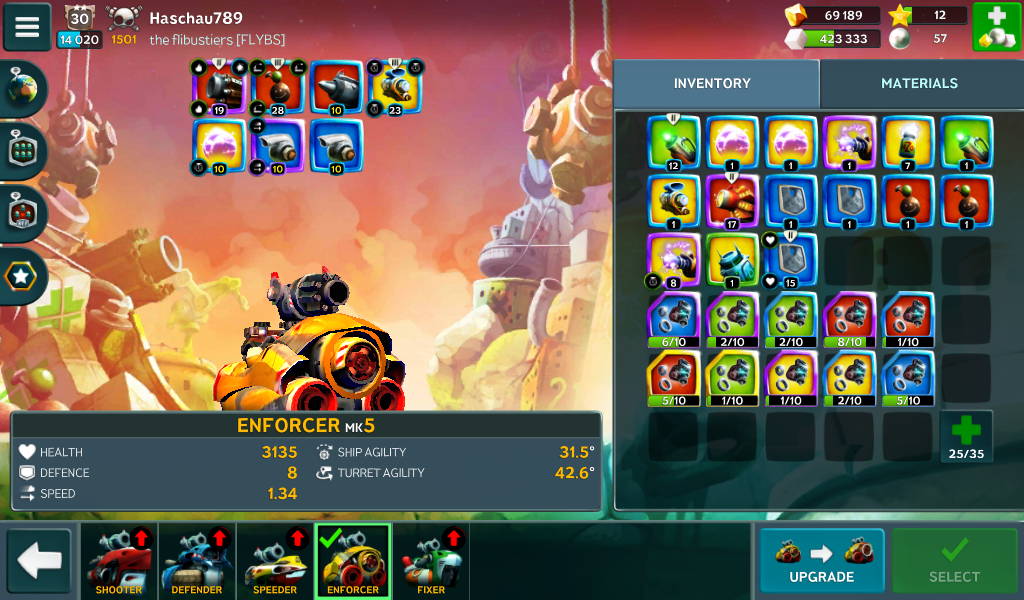Buy more currency with the green plus button

coord(996,27)
